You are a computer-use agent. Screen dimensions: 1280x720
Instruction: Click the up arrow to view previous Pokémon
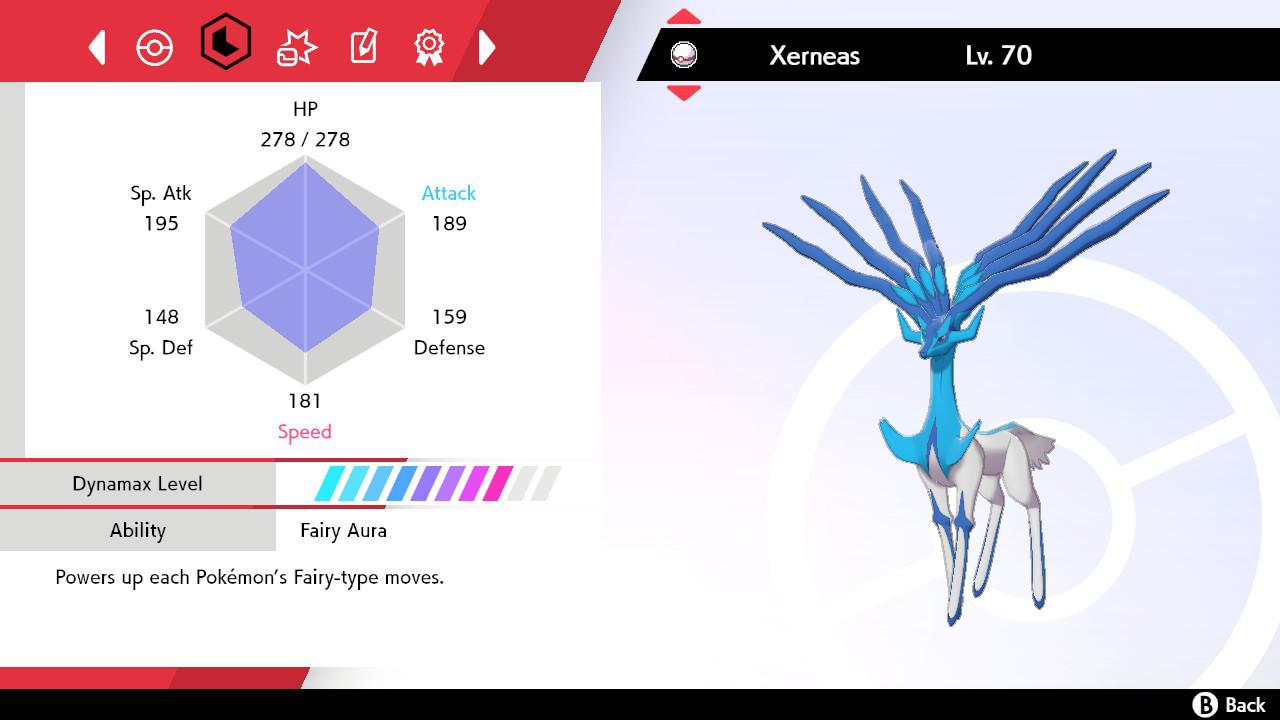pos(683,15)
